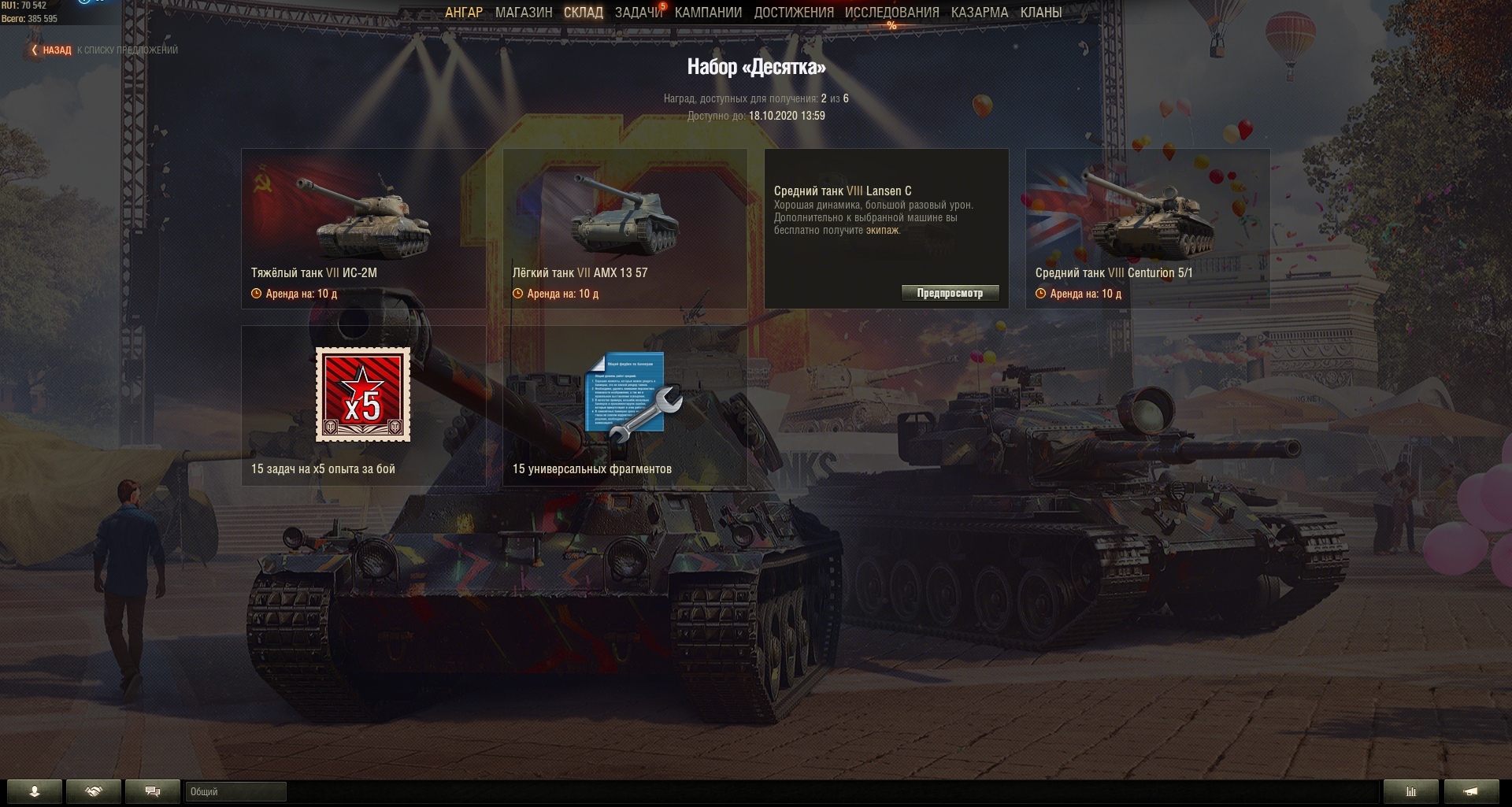Open the contacts list person icon
Image resolution: width=1512 pixels, height=807 pixels.
[x=35, y=792]
